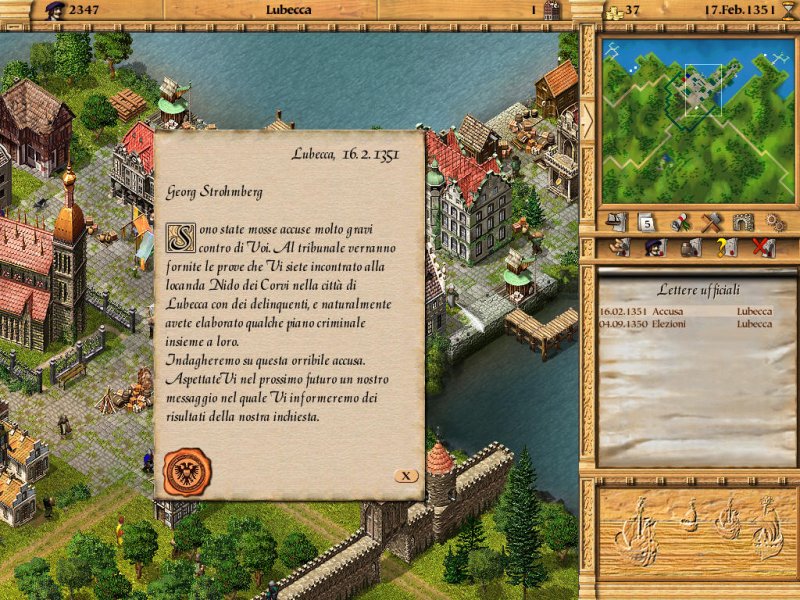This screenshot has width=800, height=600.
Task: Open the calendar page icon showing 5
Action: coord(647,222)
